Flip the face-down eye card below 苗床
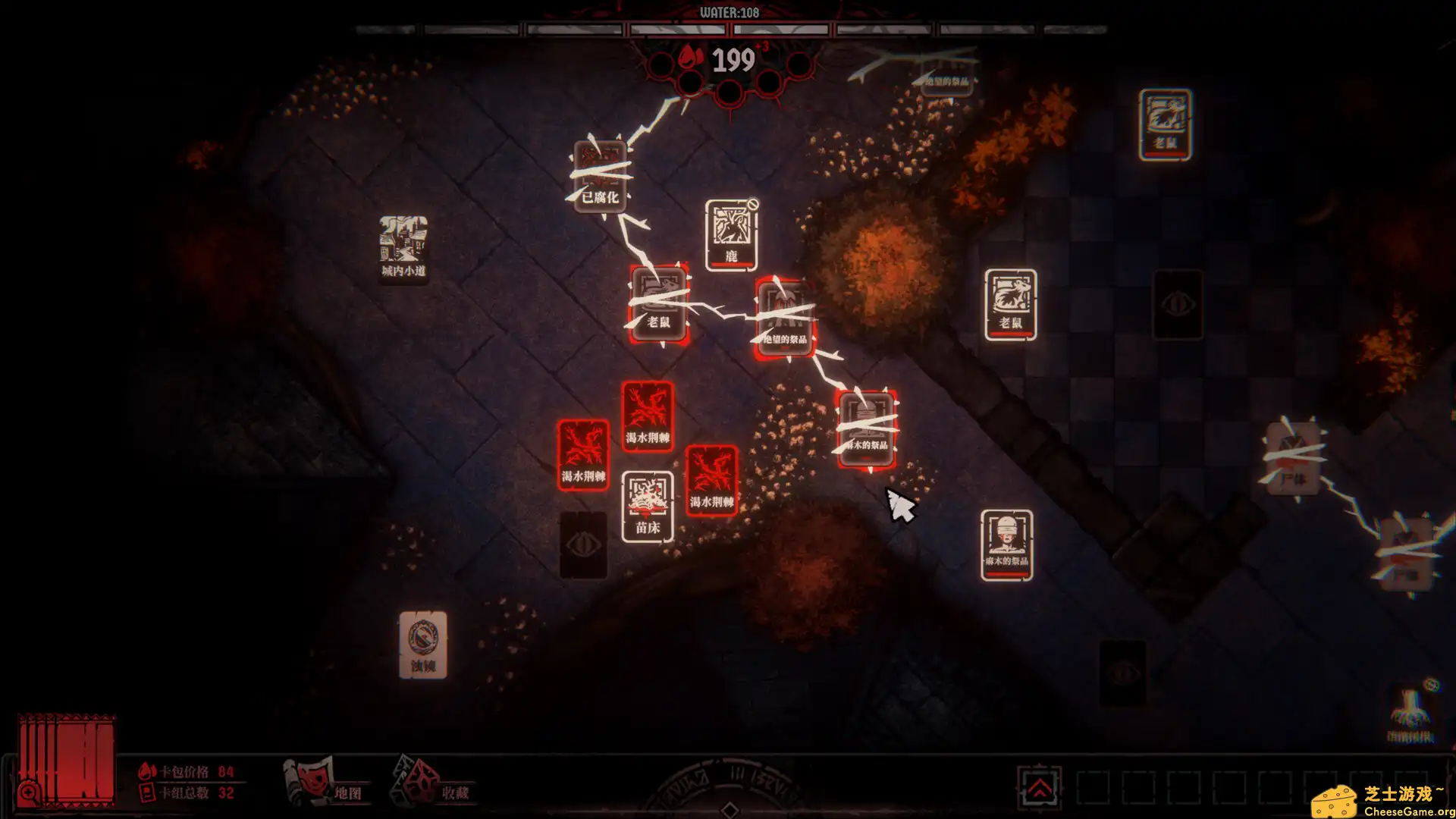The width and height of the screenshot is (1456, 819). point(584,544)
